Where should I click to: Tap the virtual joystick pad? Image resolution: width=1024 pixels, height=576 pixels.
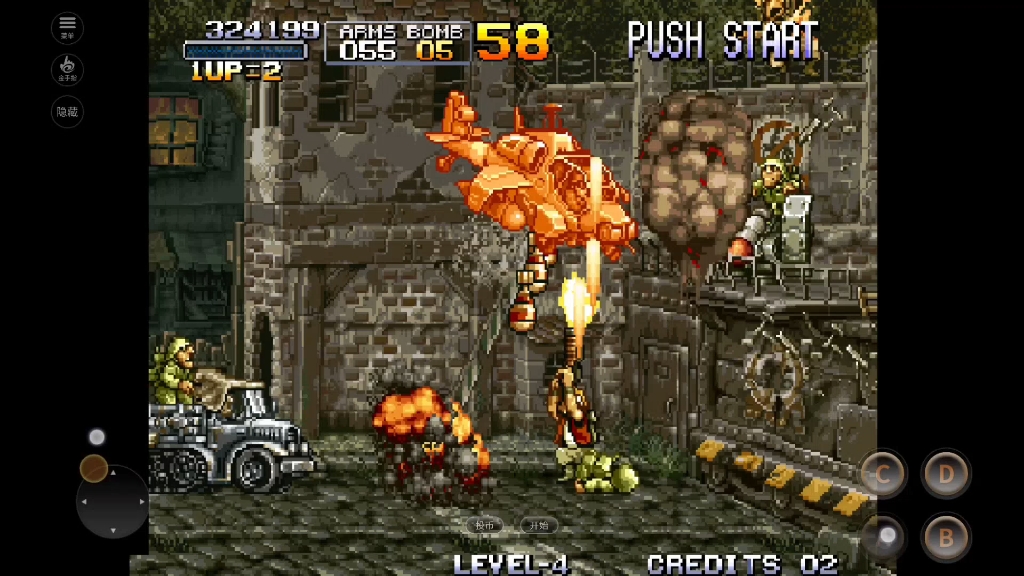pyautogui.click(x=112, y=500)
